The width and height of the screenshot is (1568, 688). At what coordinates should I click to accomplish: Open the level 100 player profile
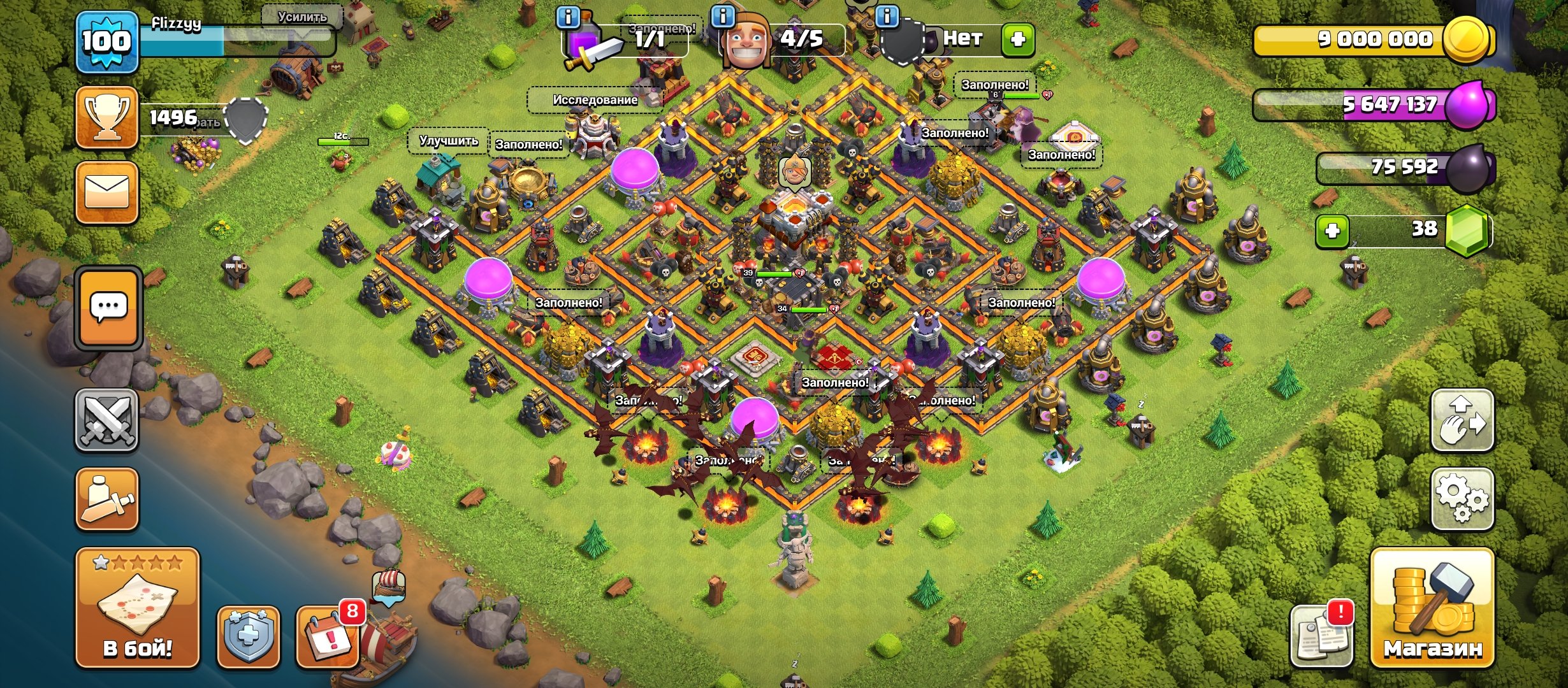click(106, 42)
